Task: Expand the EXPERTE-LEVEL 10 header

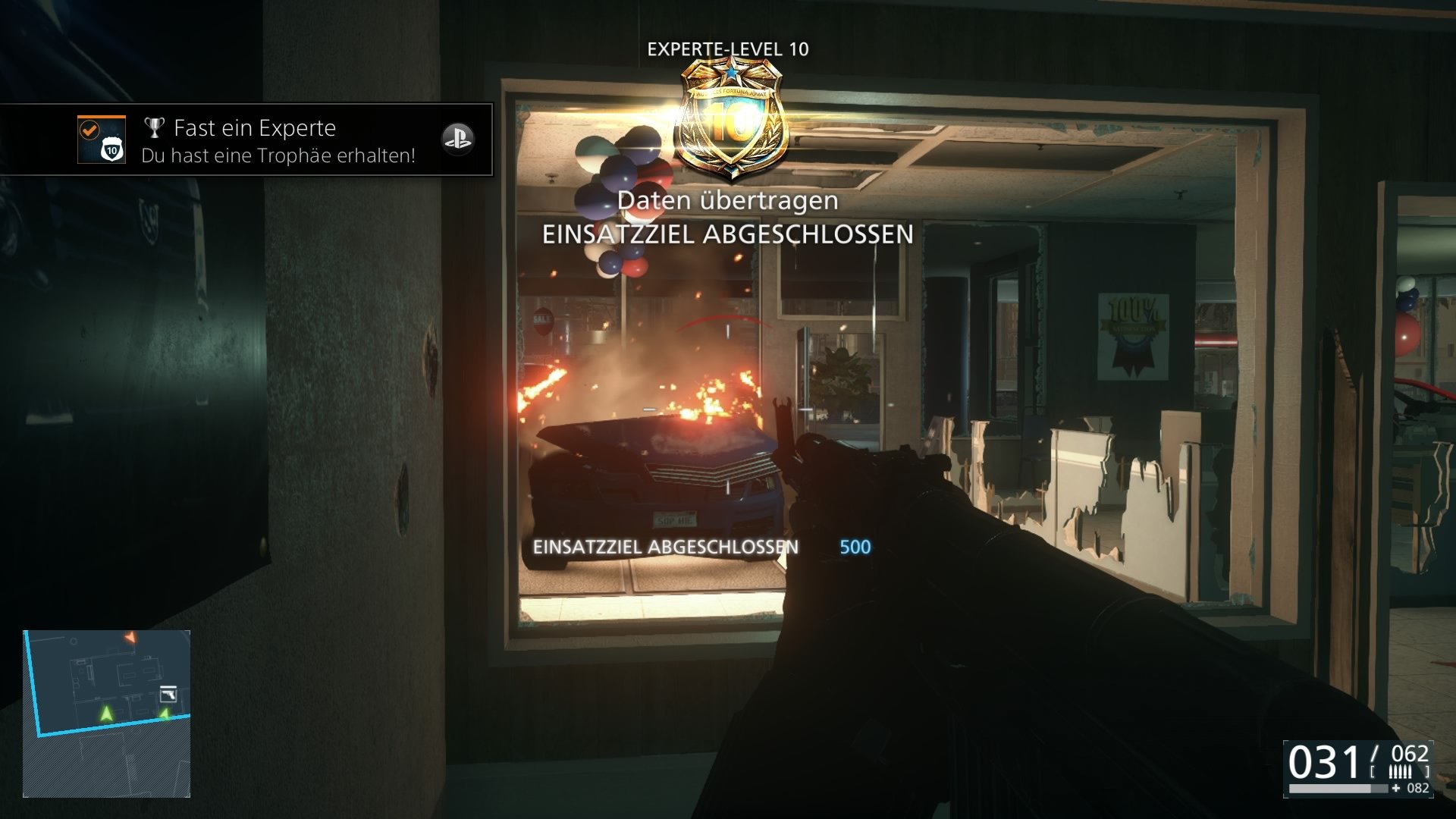Action: [727, 48]
